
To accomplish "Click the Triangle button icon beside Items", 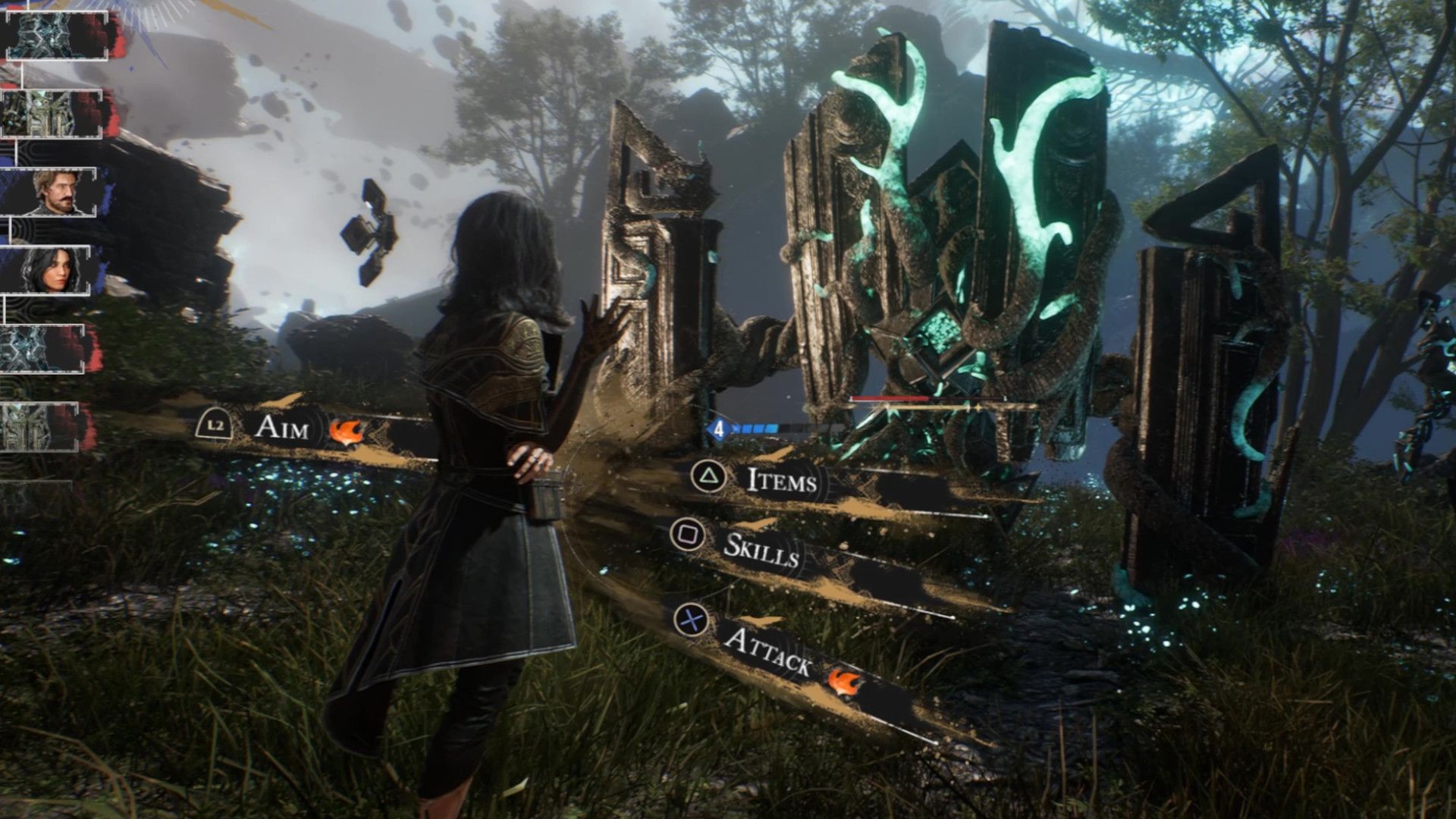I will (708, 477).
